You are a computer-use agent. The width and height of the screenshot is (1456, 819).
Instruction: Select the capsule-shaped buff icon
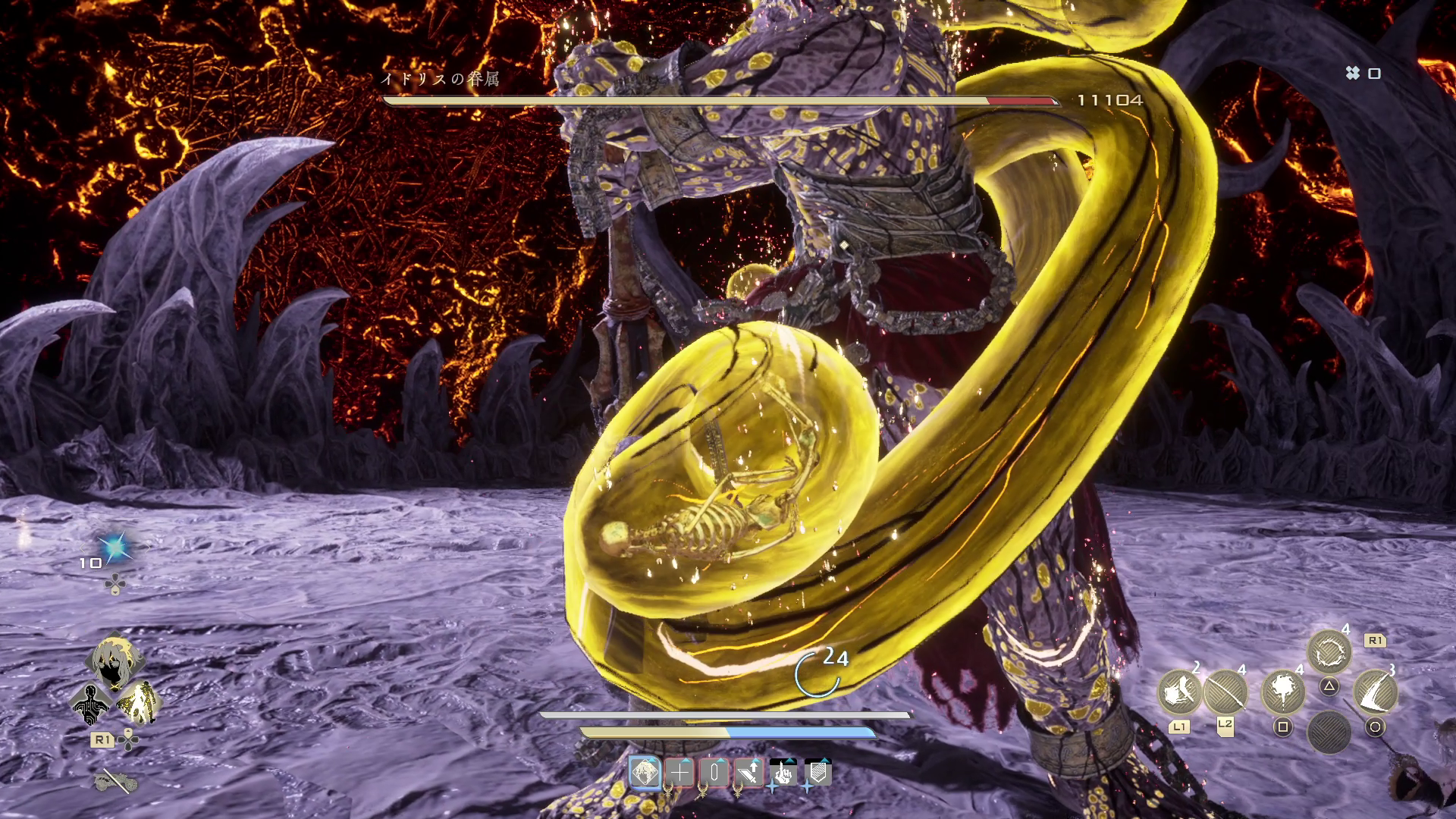(714, 773)
